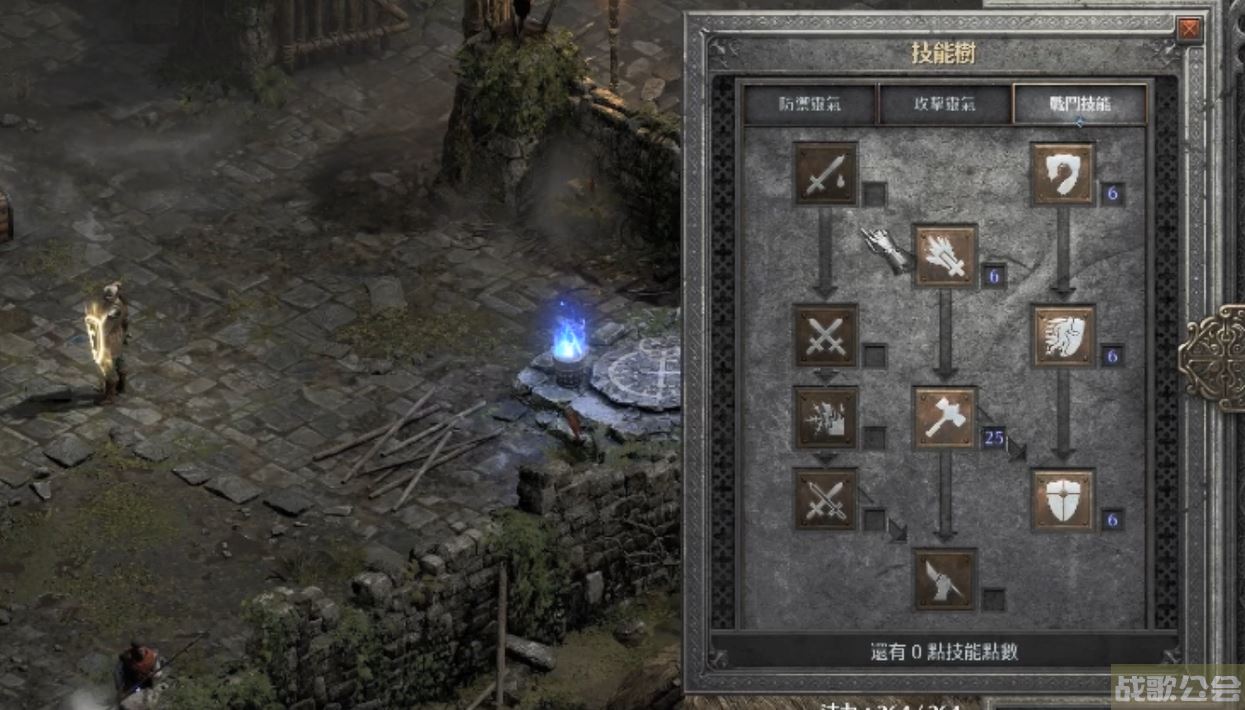
Task: Select the 戰鬥技能 tab
Action: 1079,104
